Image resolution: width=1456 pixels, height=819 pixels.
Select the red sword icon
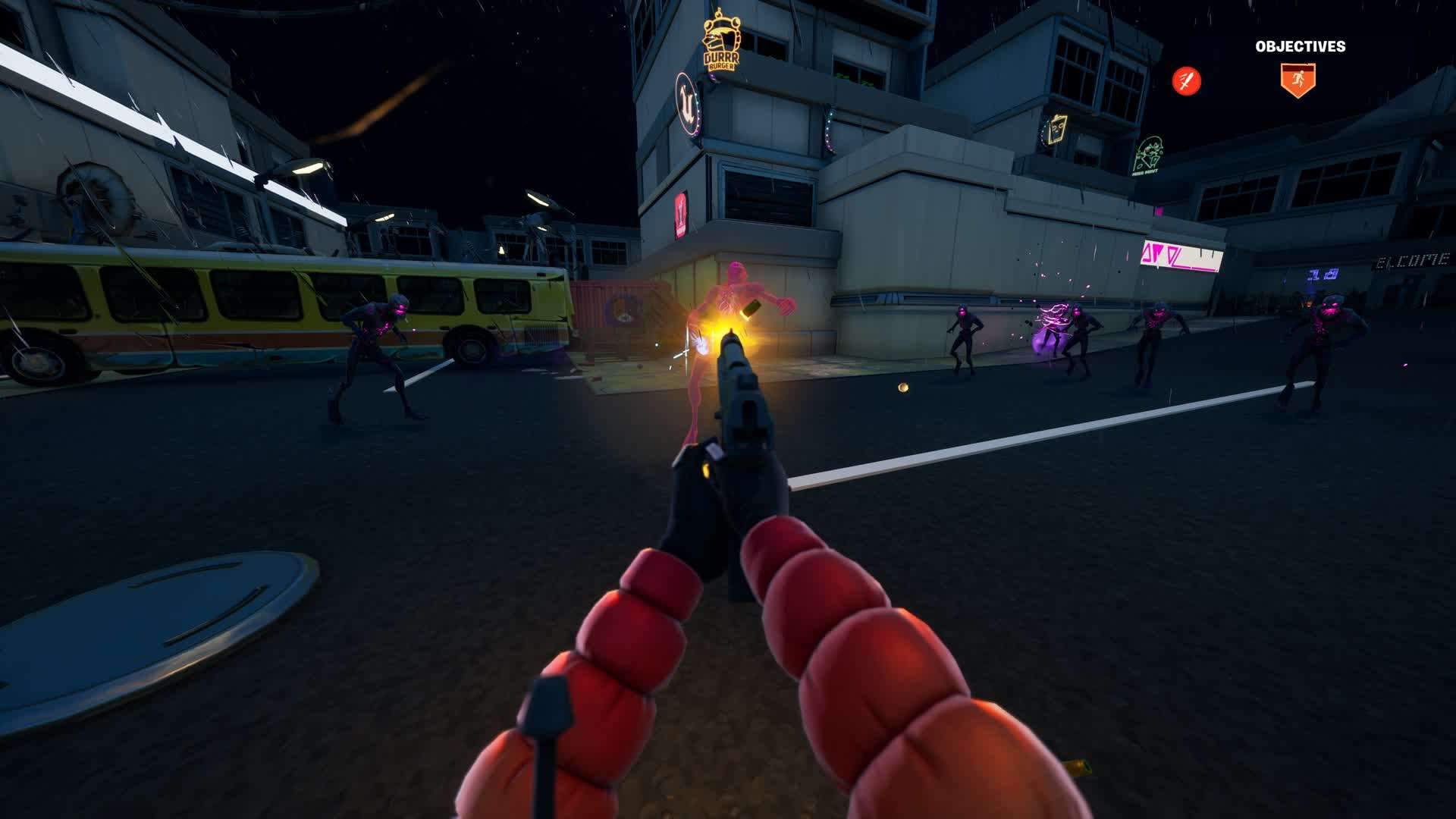[1187, 80]
